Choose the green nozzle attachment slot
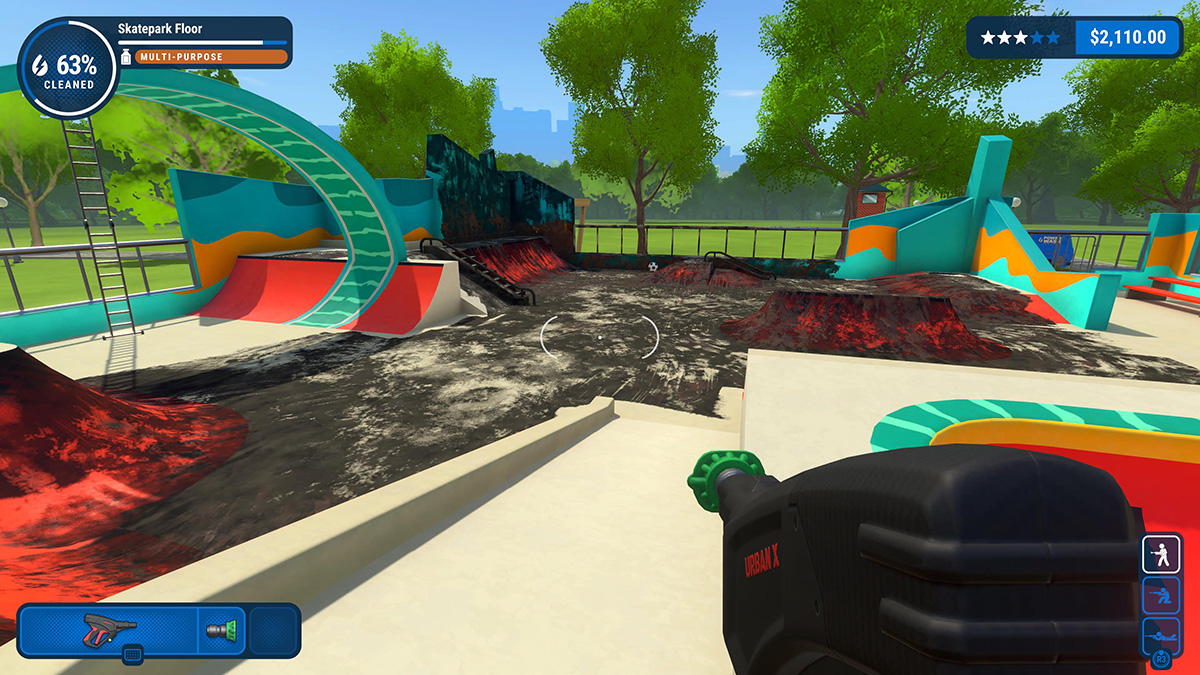This screenshot has width=1200, height=675. click(x=221, y=630)
